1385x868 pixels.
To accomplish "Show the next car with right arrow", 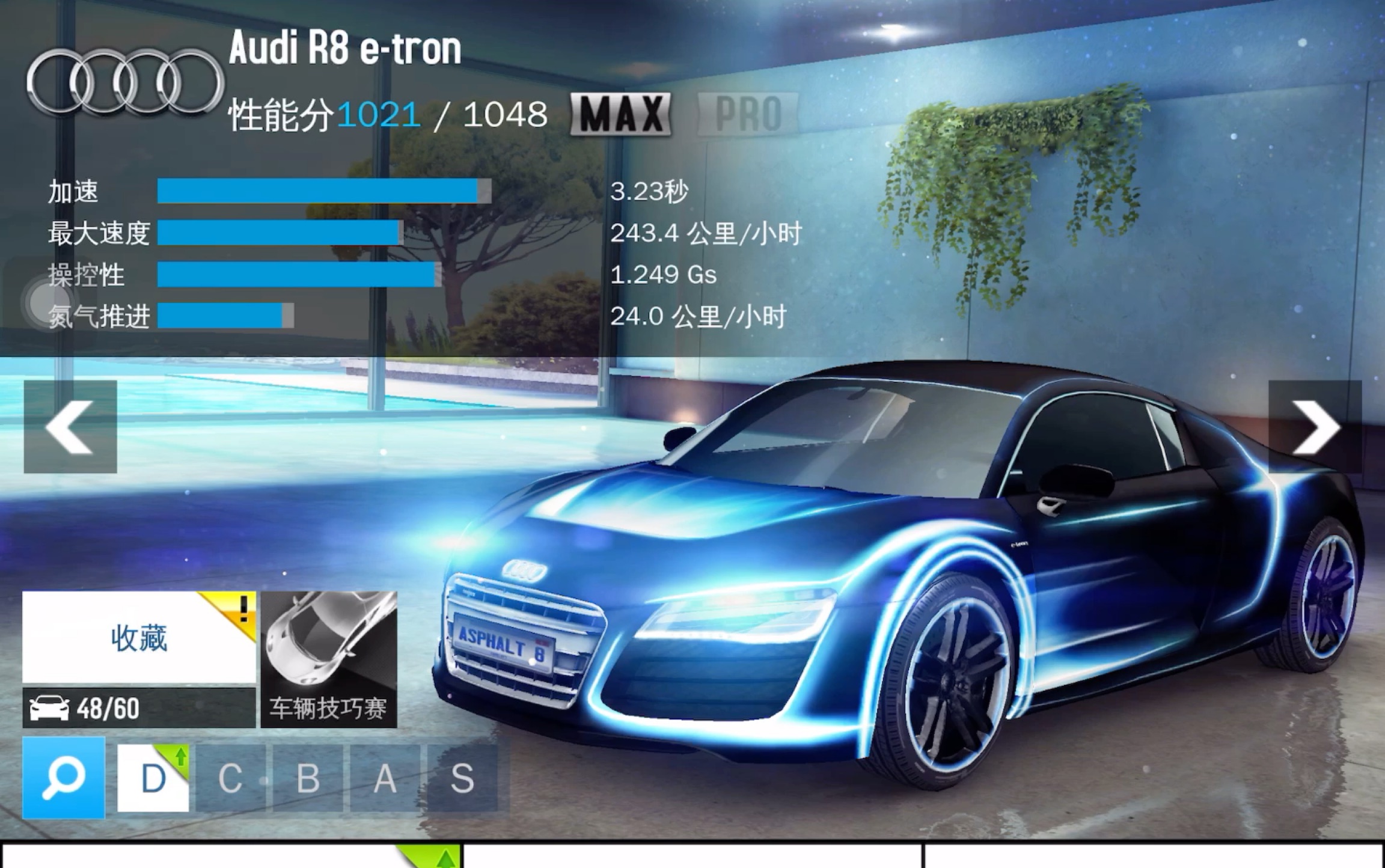I will click(1315, 427).
